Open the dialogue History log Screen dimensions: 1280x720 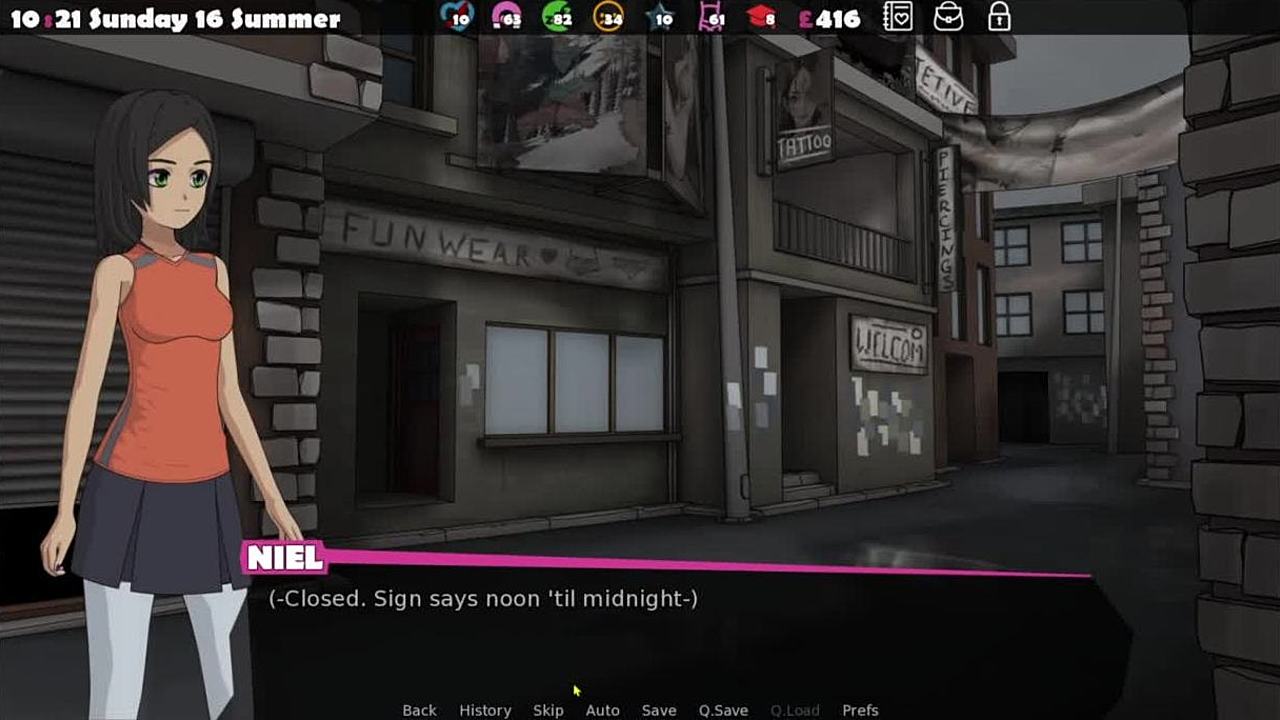(x=485, y=710)
